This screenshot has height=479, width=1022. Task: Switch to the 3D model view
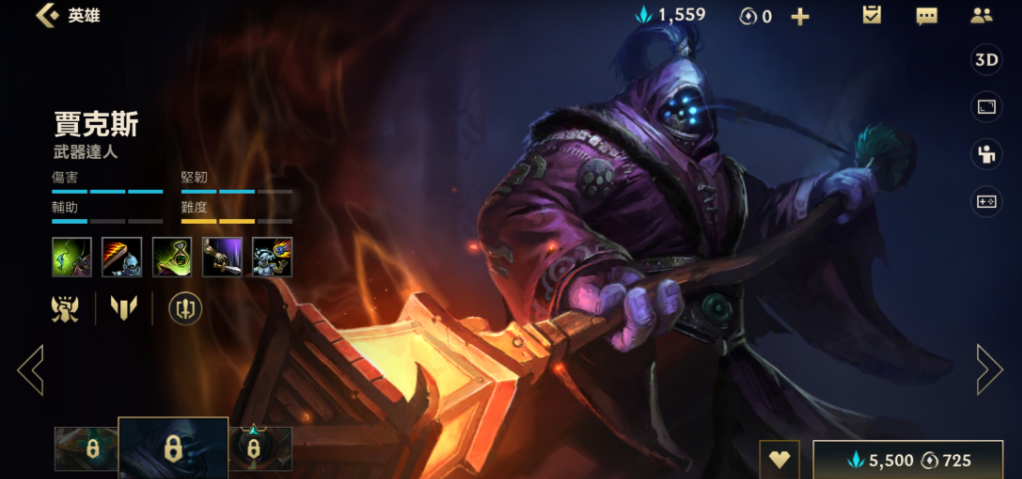click(986, 60)
